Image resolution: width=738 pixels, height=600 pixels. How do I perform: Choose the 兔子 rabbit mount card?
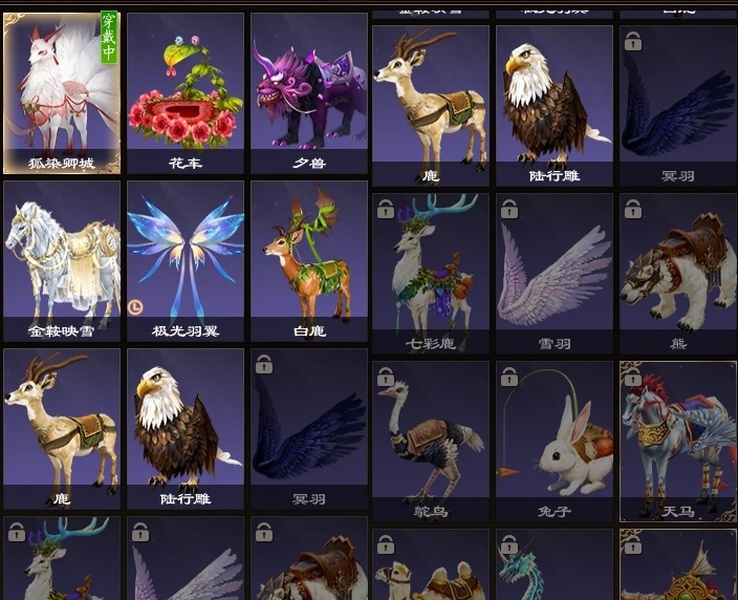pos(554,440)
